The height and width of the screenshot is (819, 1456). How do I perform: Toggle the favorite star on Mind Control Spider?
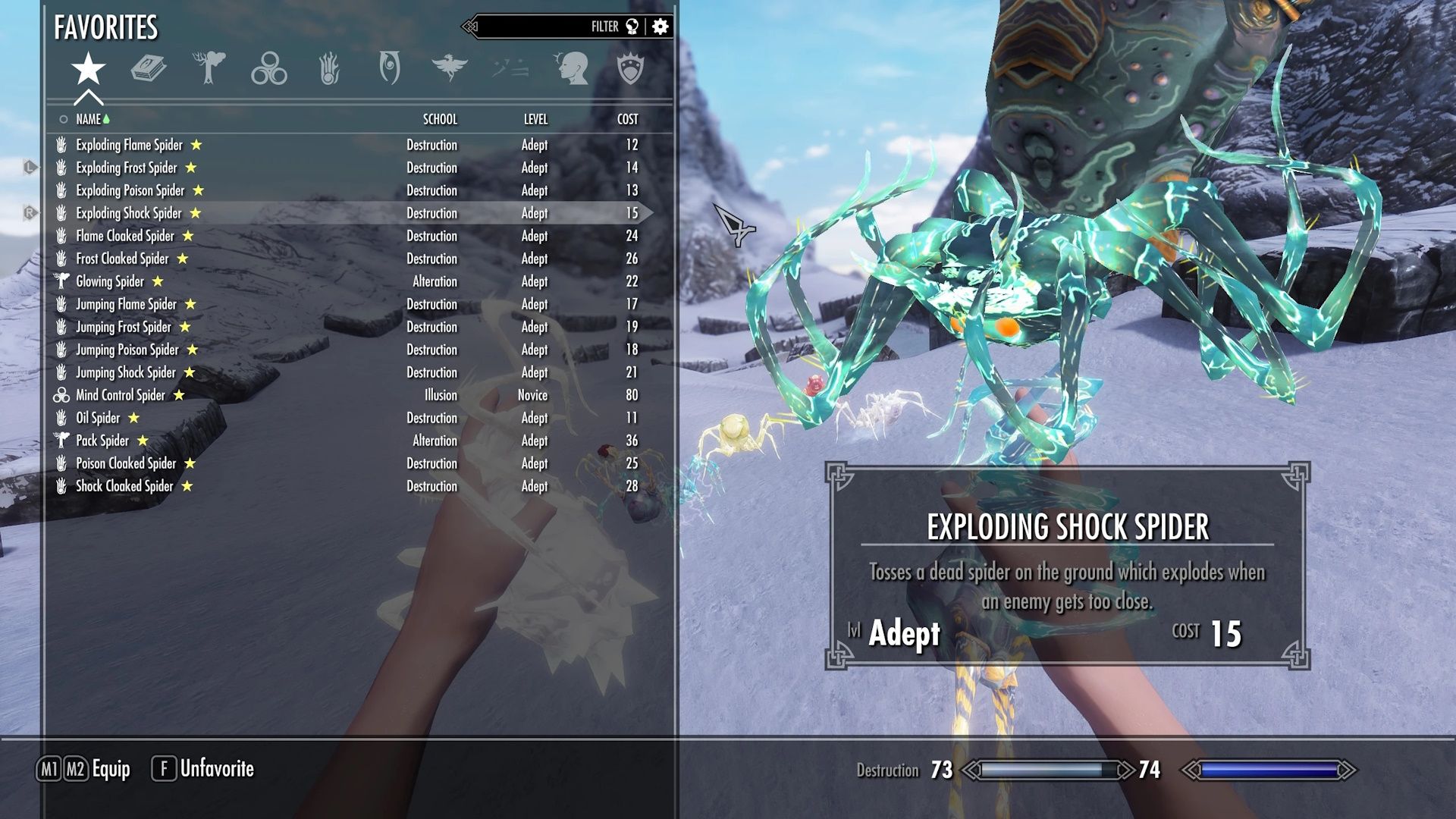coord(179,395)
